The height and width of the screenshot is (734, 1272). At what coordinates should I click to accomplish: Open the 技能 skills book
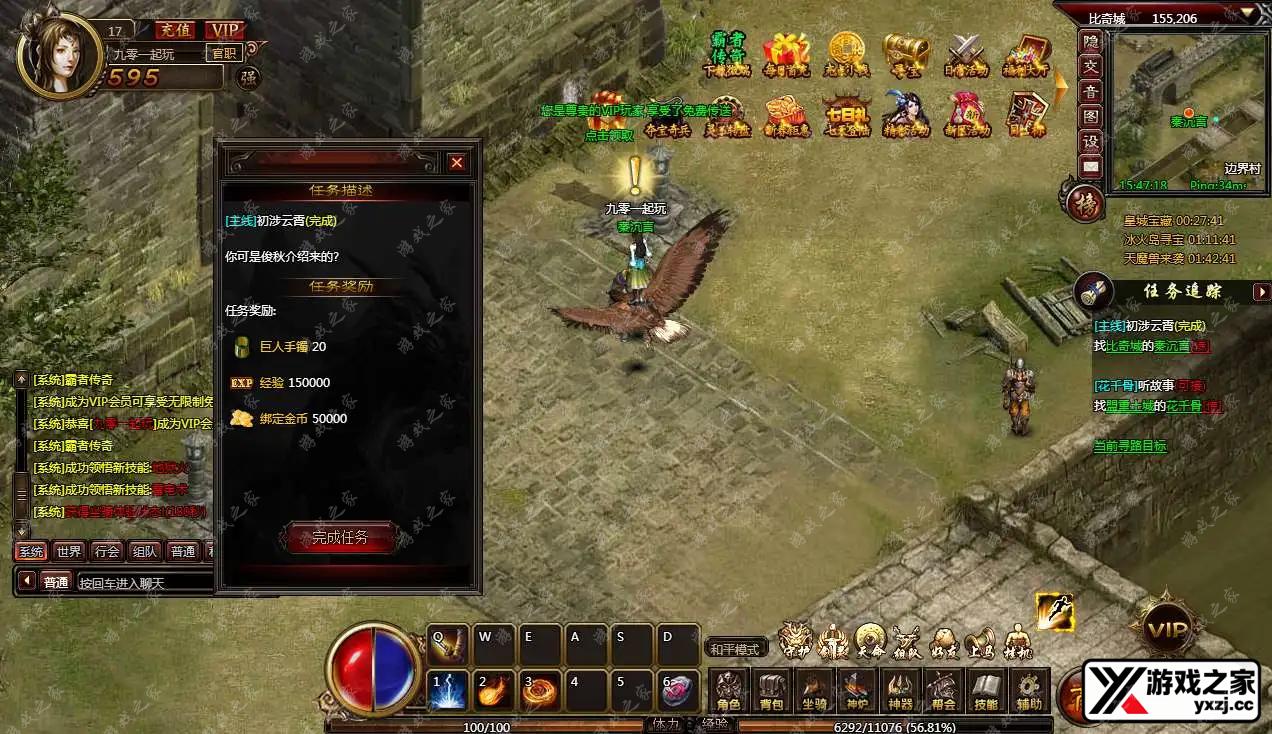coord(986,690)
